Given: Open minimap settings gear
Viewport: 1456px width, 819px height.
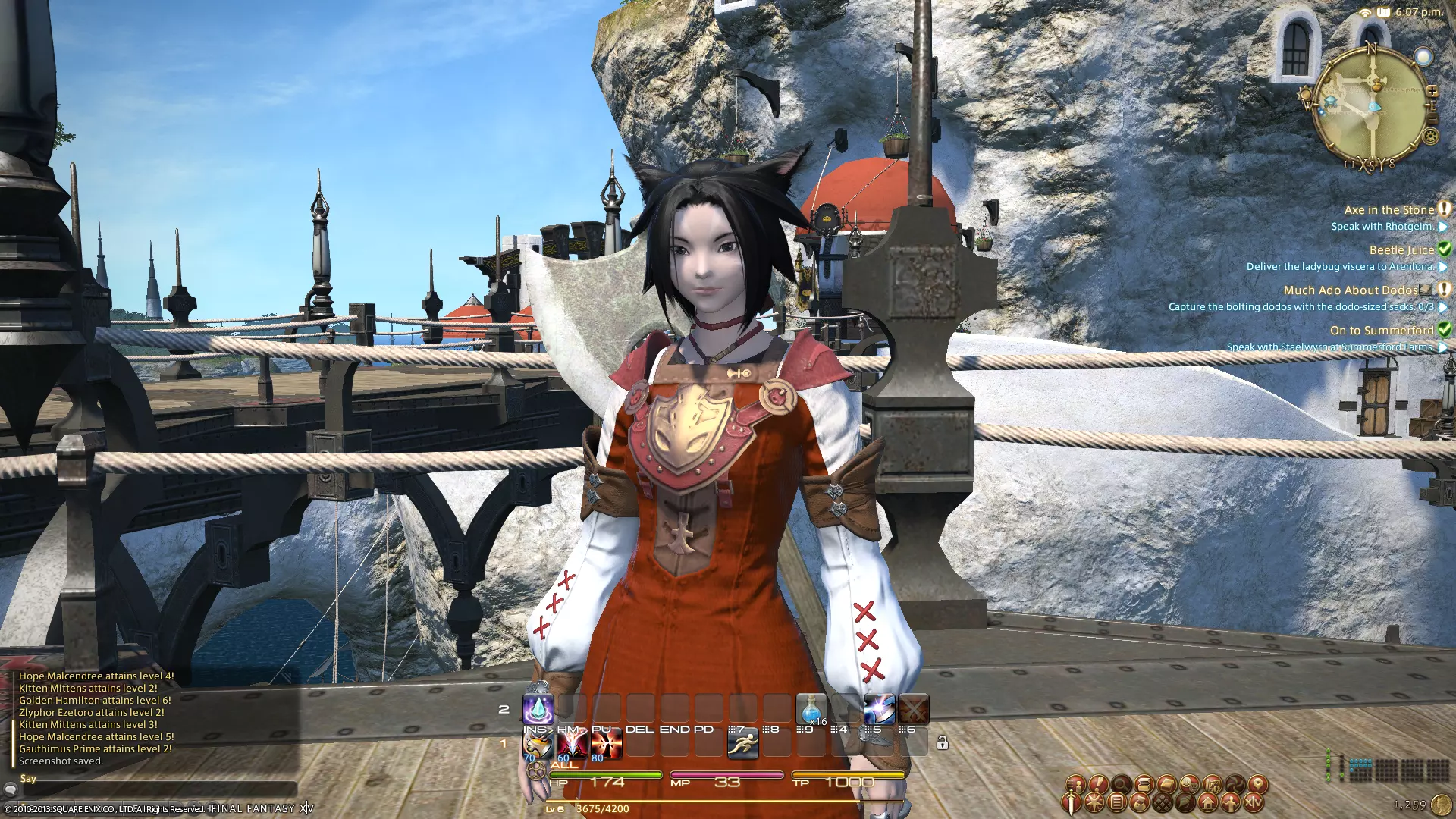Looking at the screenshot, I should (x=1430, y=136).
